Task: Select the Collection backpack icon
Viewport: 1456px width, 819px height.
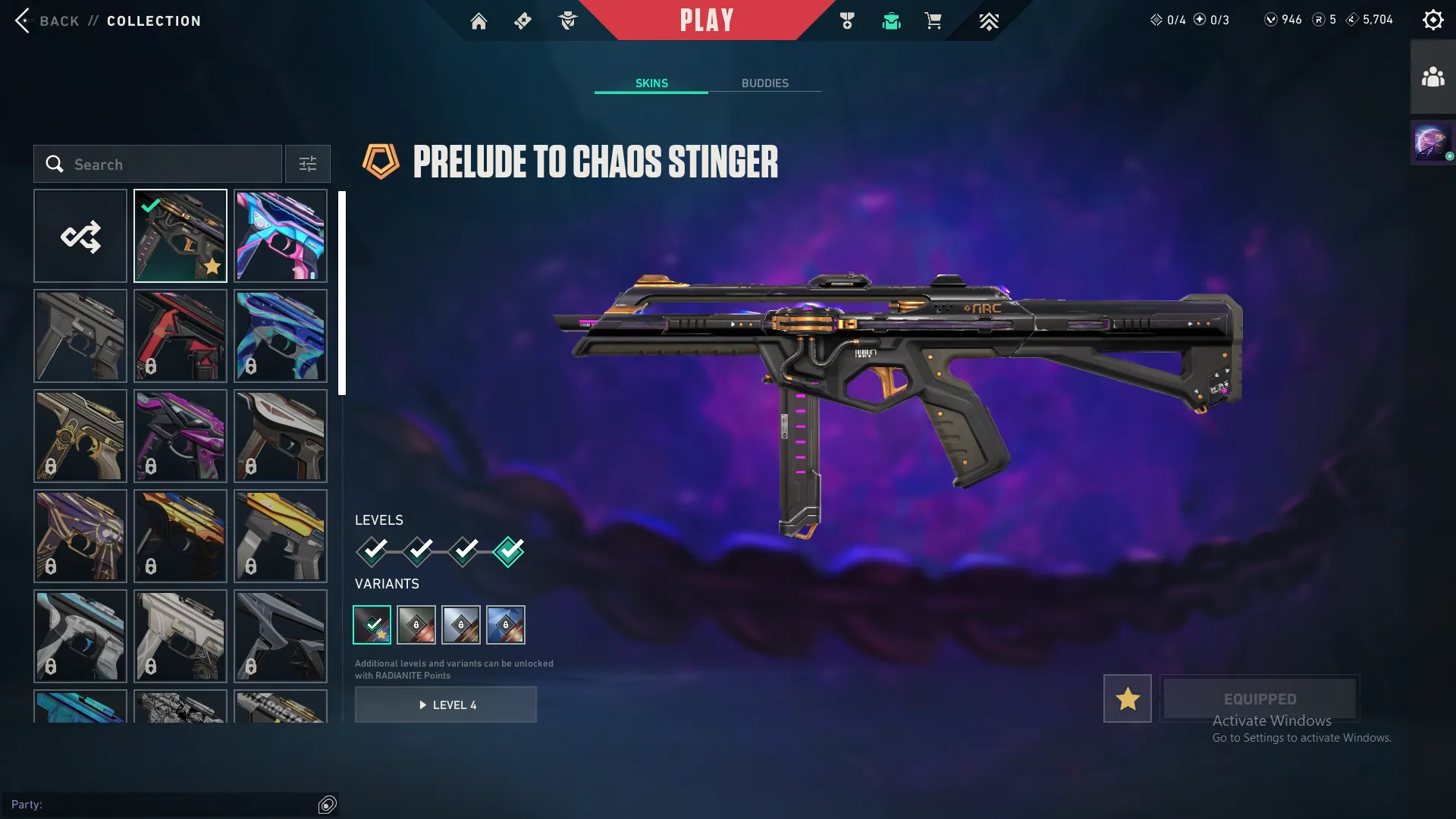Action: (891, 20)
